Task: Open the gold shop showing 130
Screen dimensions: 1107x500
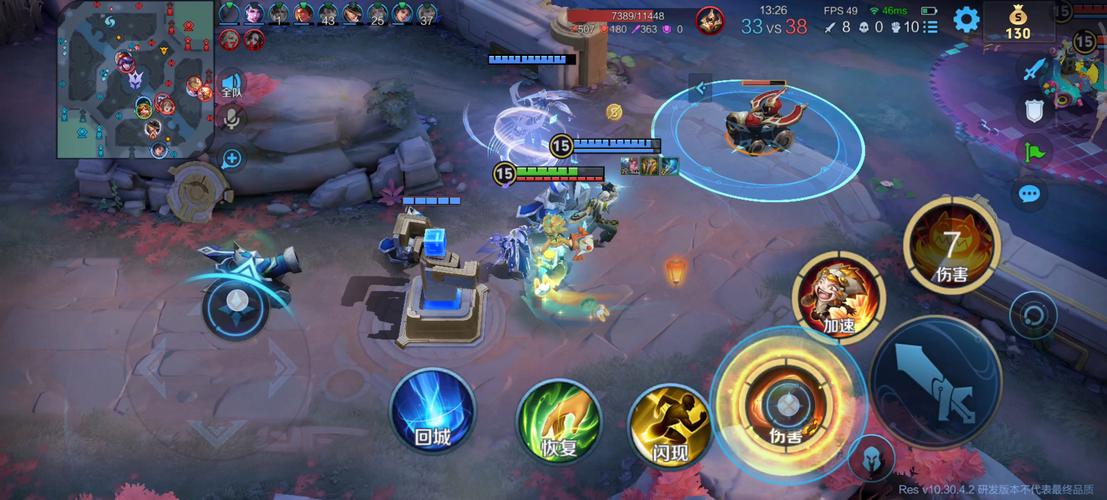Action: [x=1017, y=21]
